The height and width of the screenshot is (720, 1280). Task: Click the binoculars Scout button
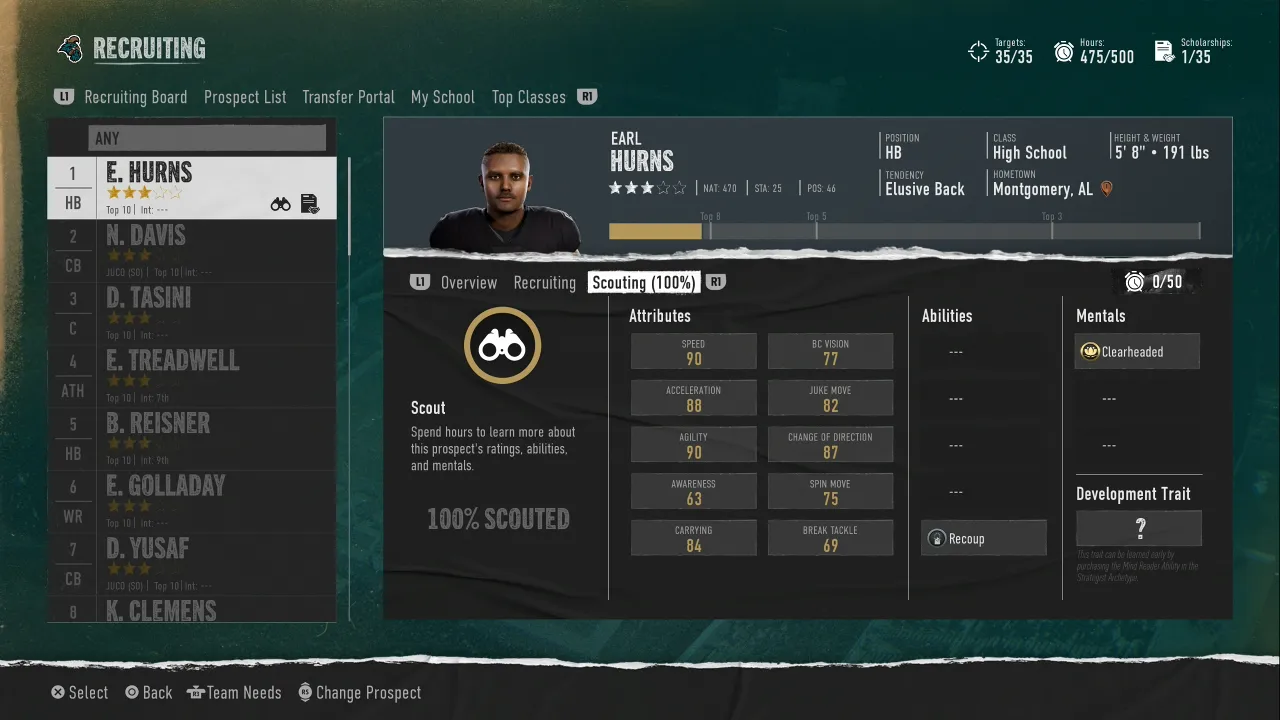502,346
